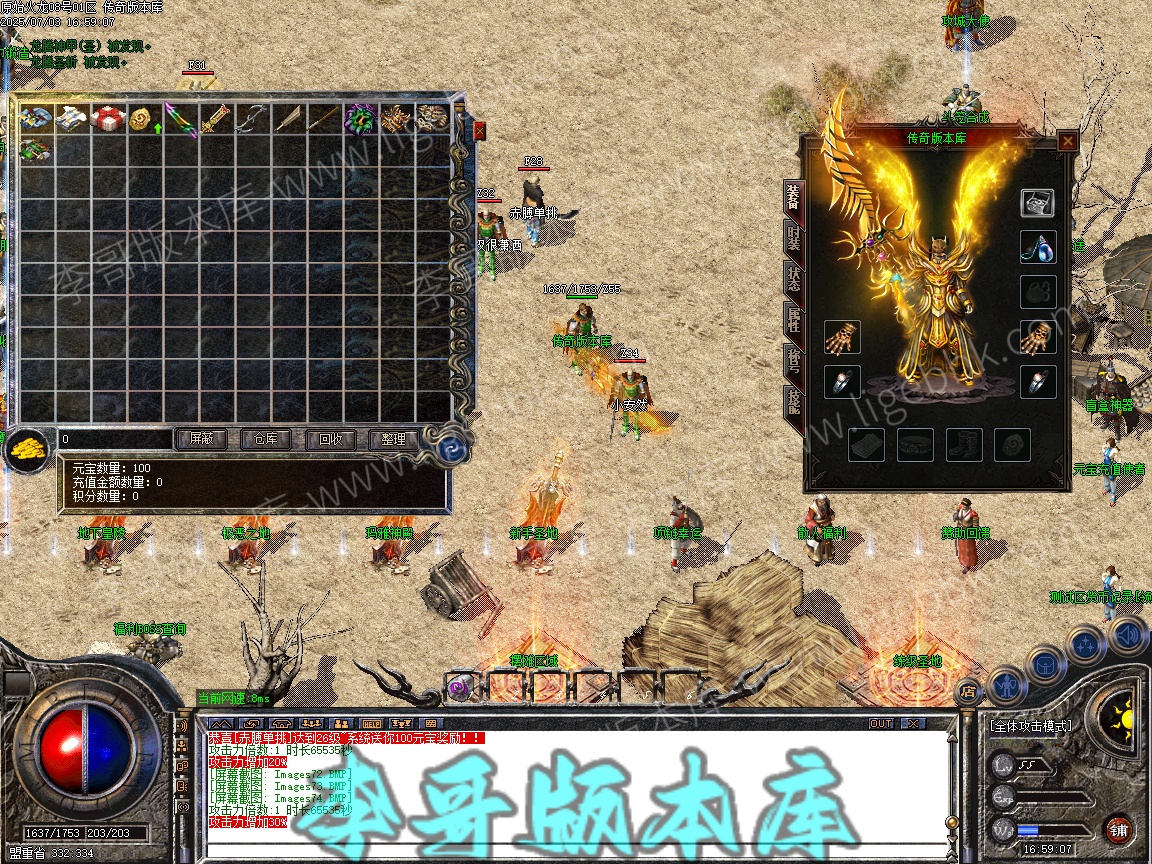Close the character equipment panel
Viewport: 1152px width, 864px height.
coord(1067,142)
